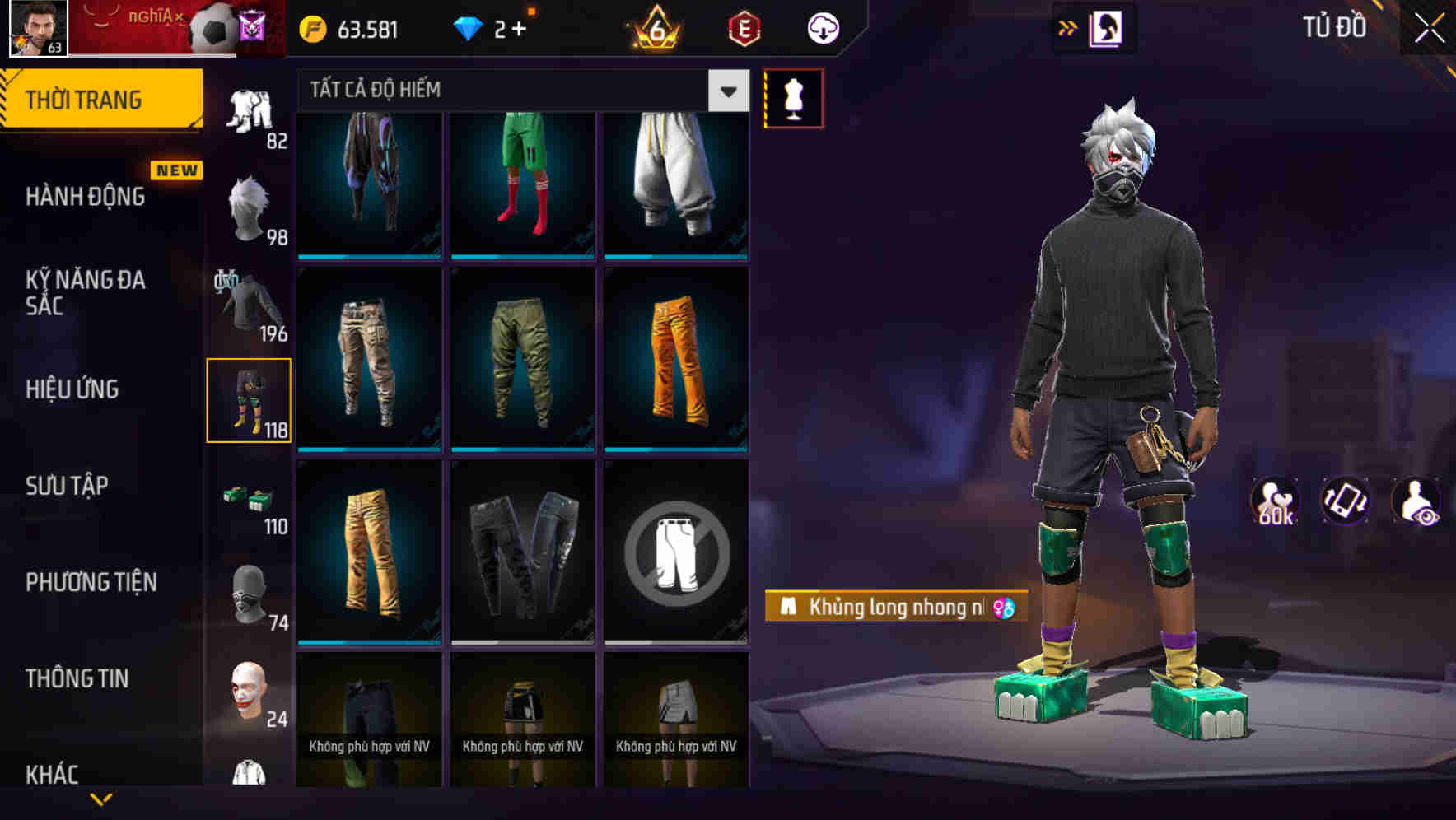Switch to the HÀNH ĐỘNG tab
The width and height of the screenshot is (1456, 820).
(82, 197)
